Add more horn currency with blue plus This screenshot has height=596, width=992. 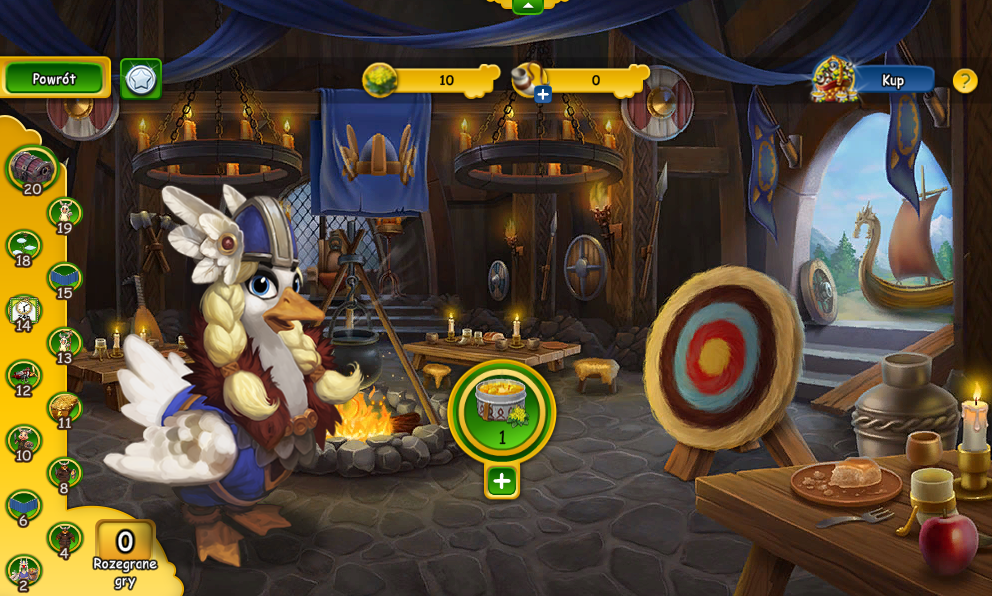pyautogui.click(x=543, y=95)
